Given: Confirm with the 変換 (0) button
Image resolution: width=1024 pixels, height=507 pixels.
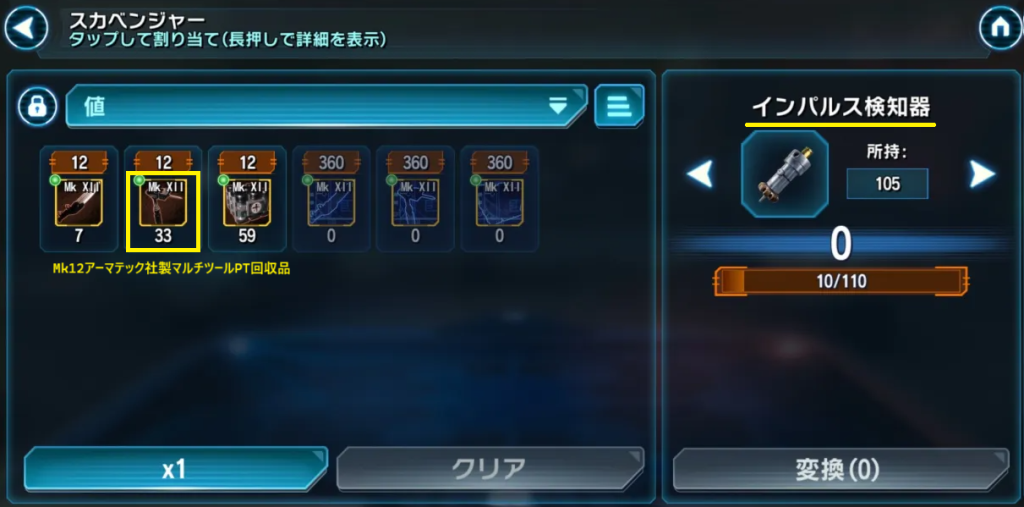Looking at the screenshot, I should pyautogui.click(x=836, y=469).
